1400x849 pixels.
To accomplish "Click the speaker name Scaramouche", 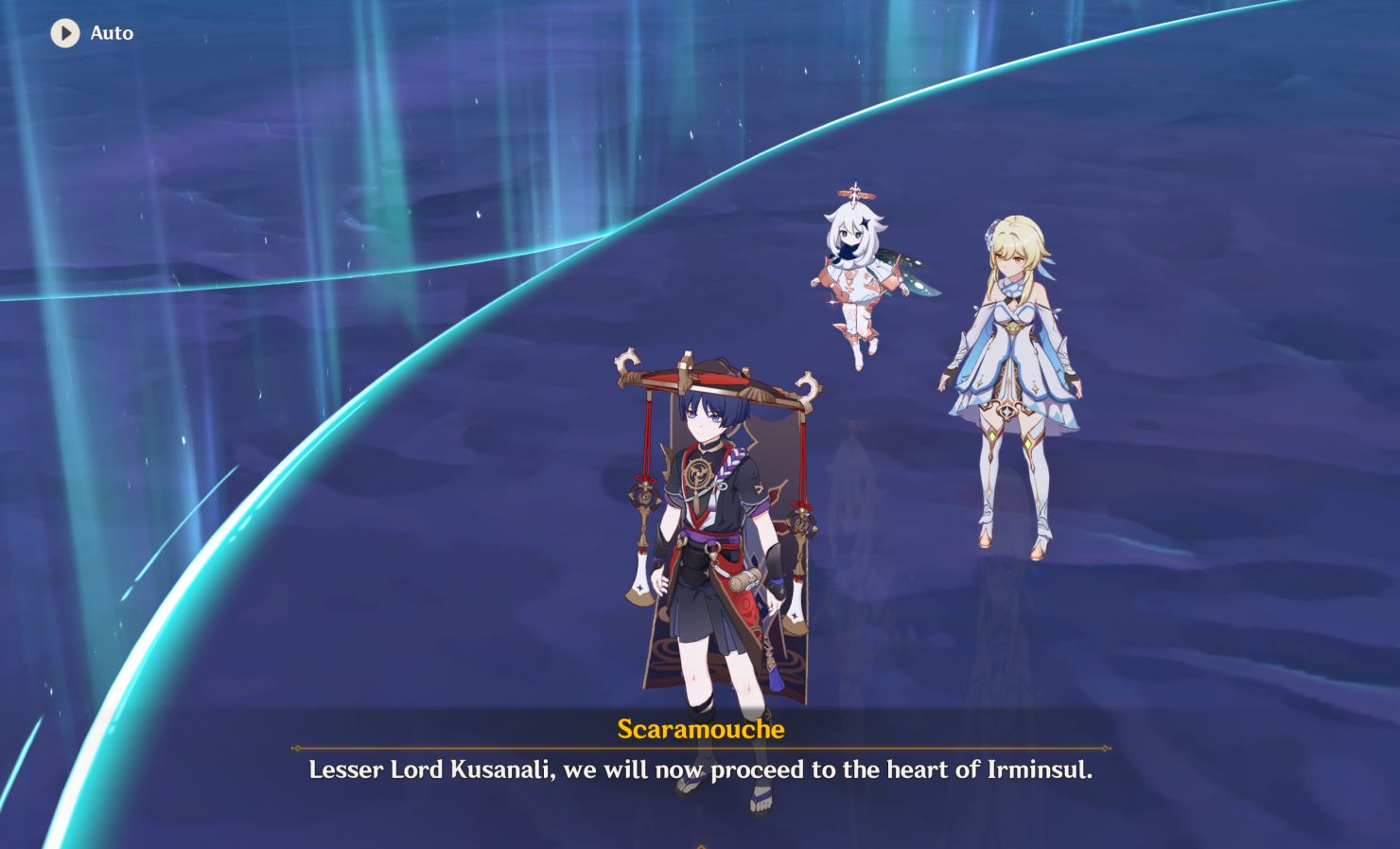I will click(x=699, y=730).
